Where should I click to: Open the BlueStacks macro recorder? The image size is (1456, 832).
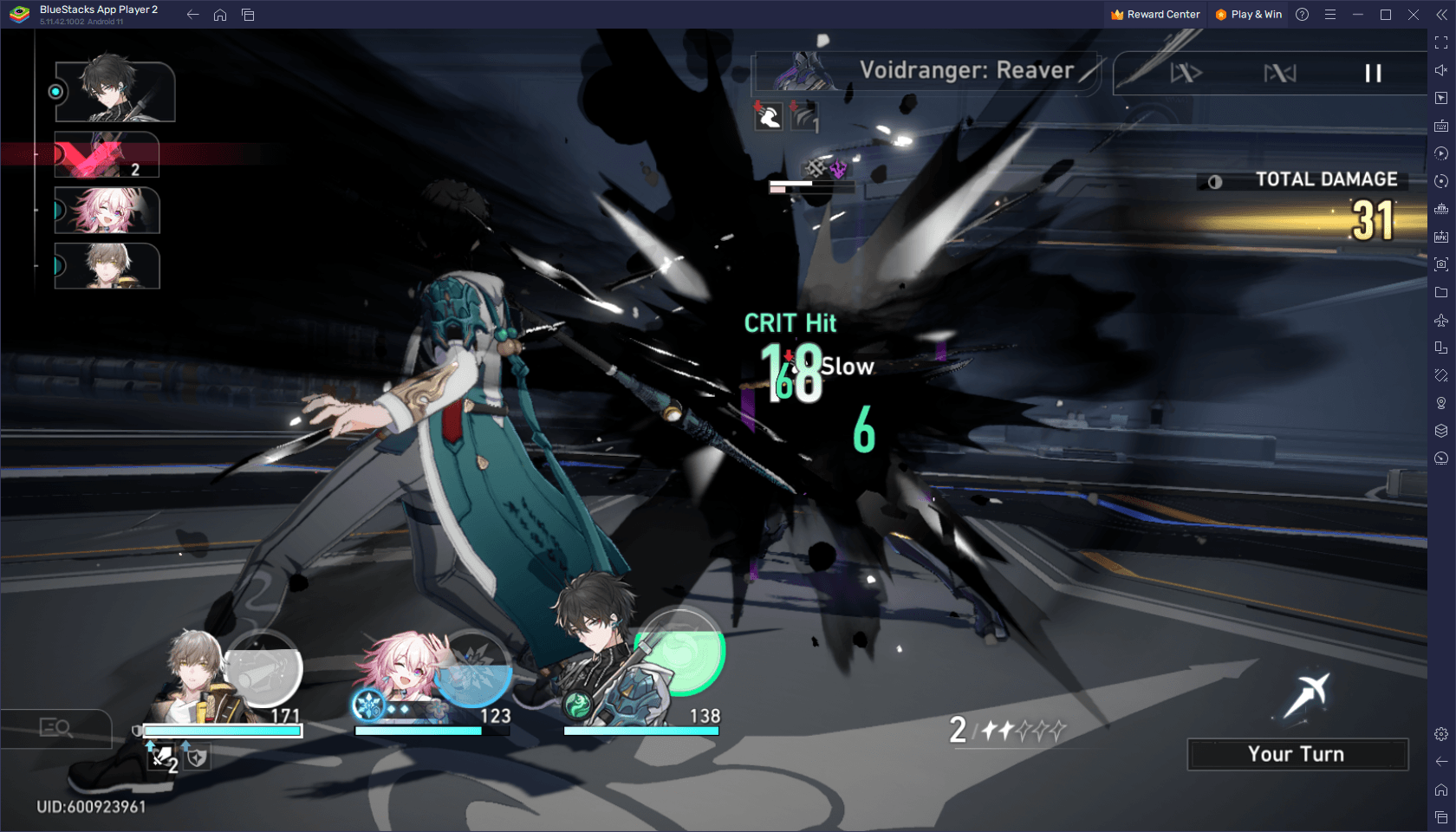click(1440, 153)
